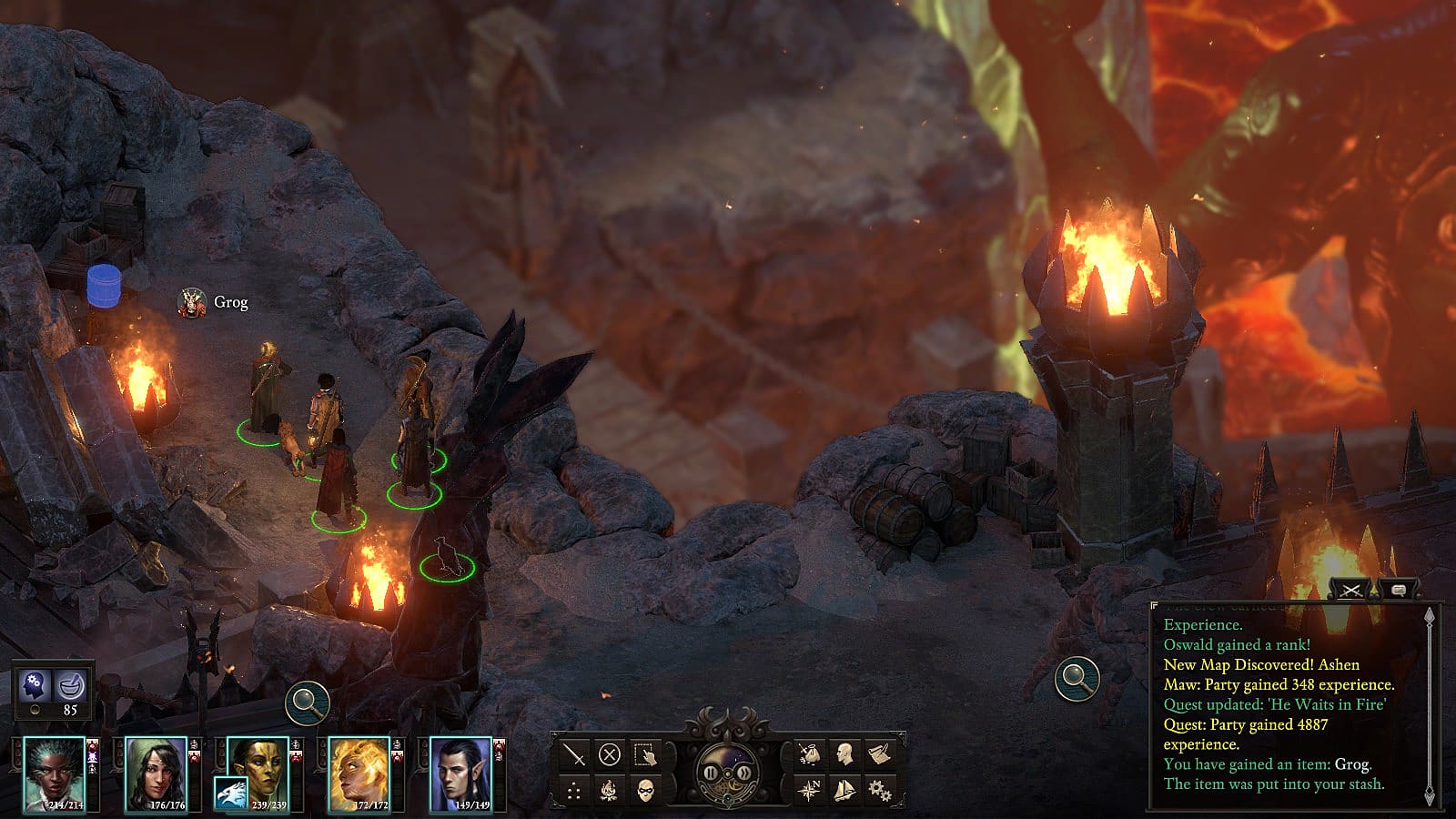1456x819 pixels.
Task: Toggle party AI head-with-gears button
Action: 35,683
